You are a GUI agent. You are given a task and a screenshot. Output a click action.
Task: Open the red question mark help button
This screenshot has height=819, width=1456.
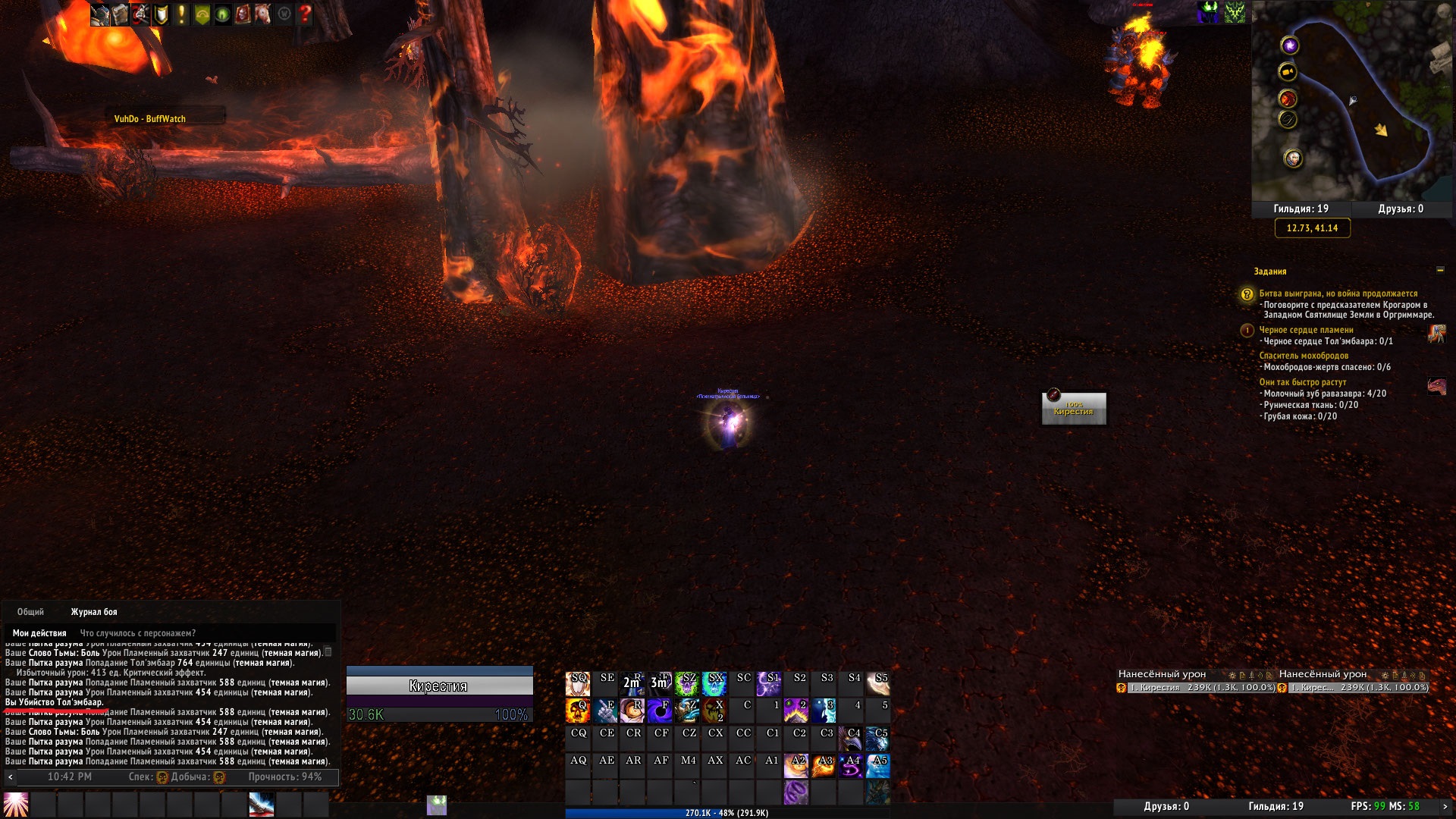click(305, 14)
